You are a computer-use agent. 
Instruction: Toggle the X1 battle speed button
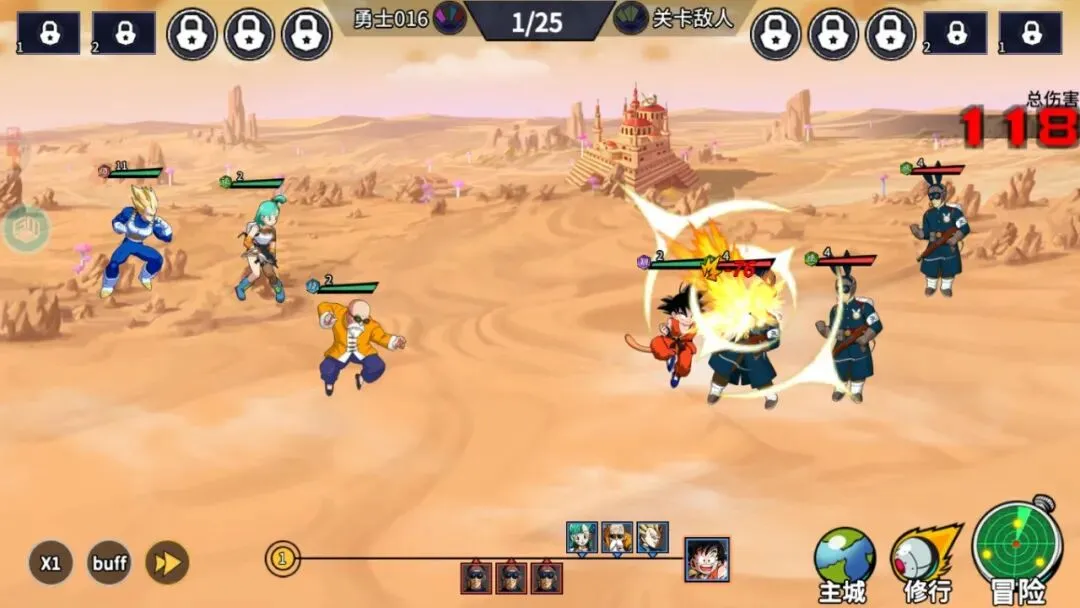click(50, 563)
